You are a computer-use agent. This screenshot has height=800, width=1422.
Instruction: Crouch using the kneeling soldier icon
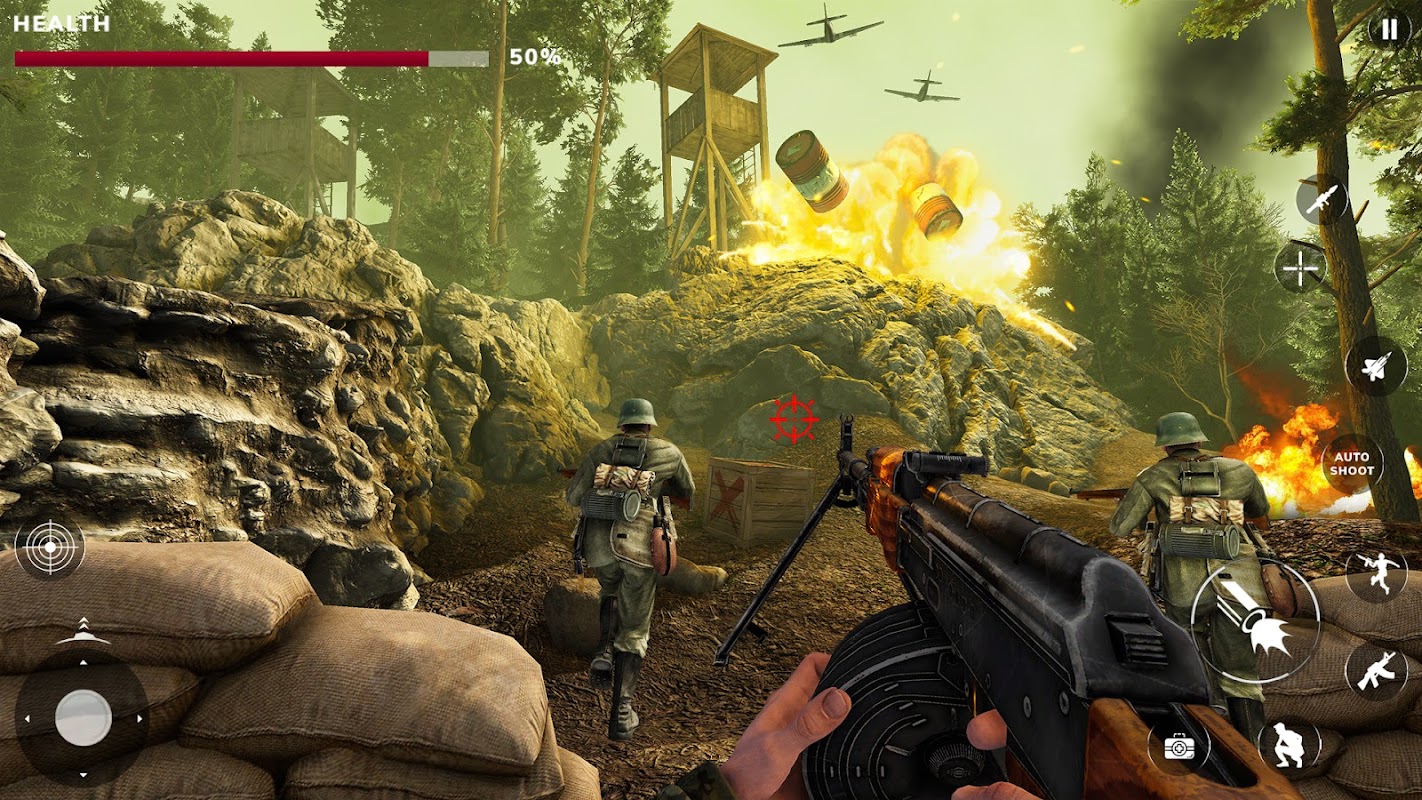1289,746
